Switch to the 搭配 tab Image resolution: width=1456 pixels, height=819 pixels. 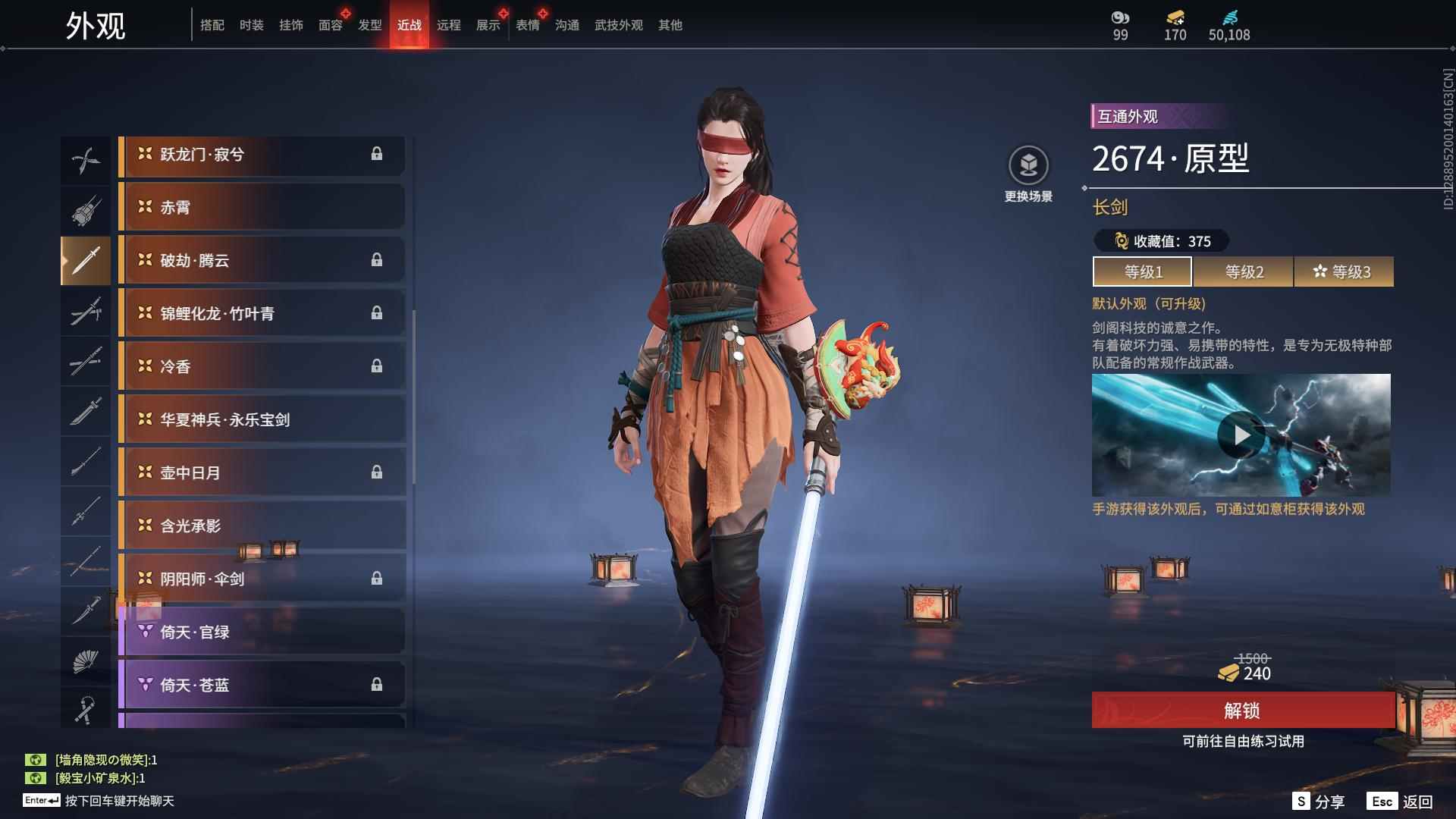point(212,25)
